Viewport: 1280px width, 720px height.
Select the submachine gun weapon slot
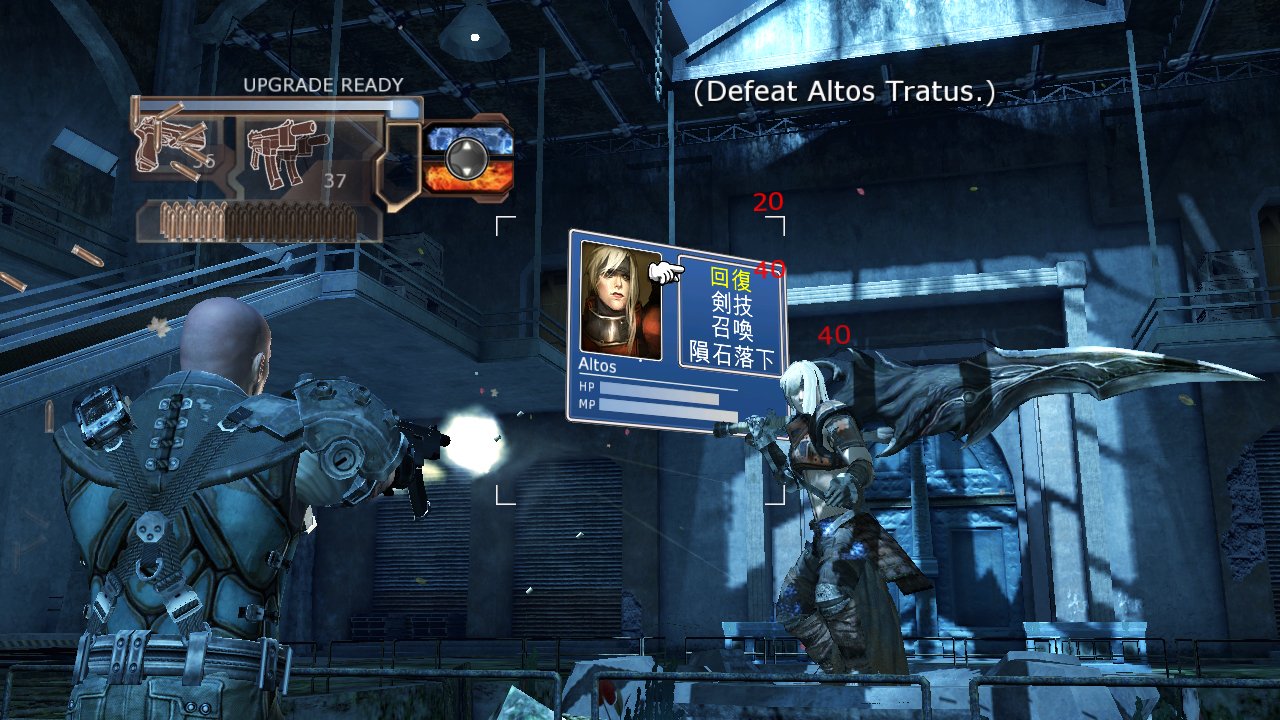292,148
